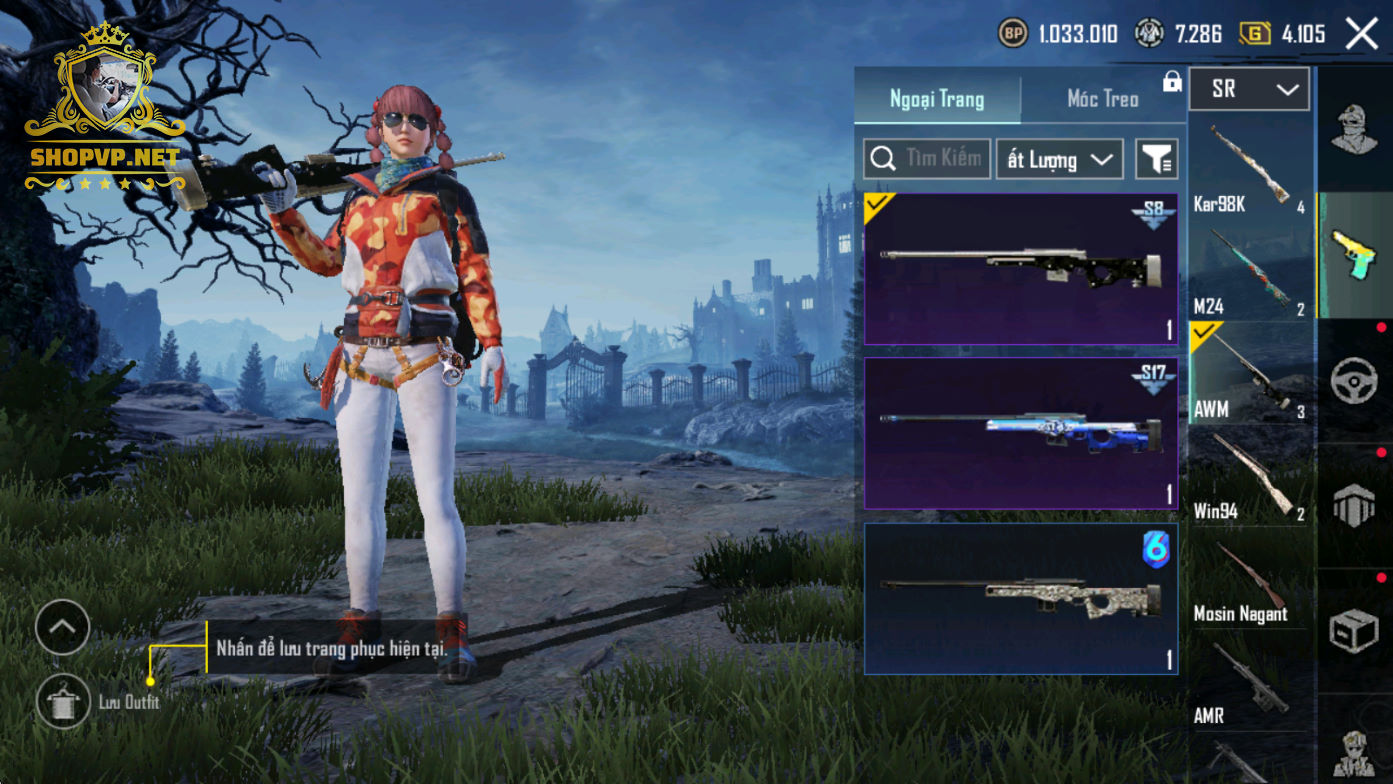Image resolution: width=1393 pixels, height=784 pixels.
Task: Click the Tìm Kiếm search field
Action: click(927, 159)
